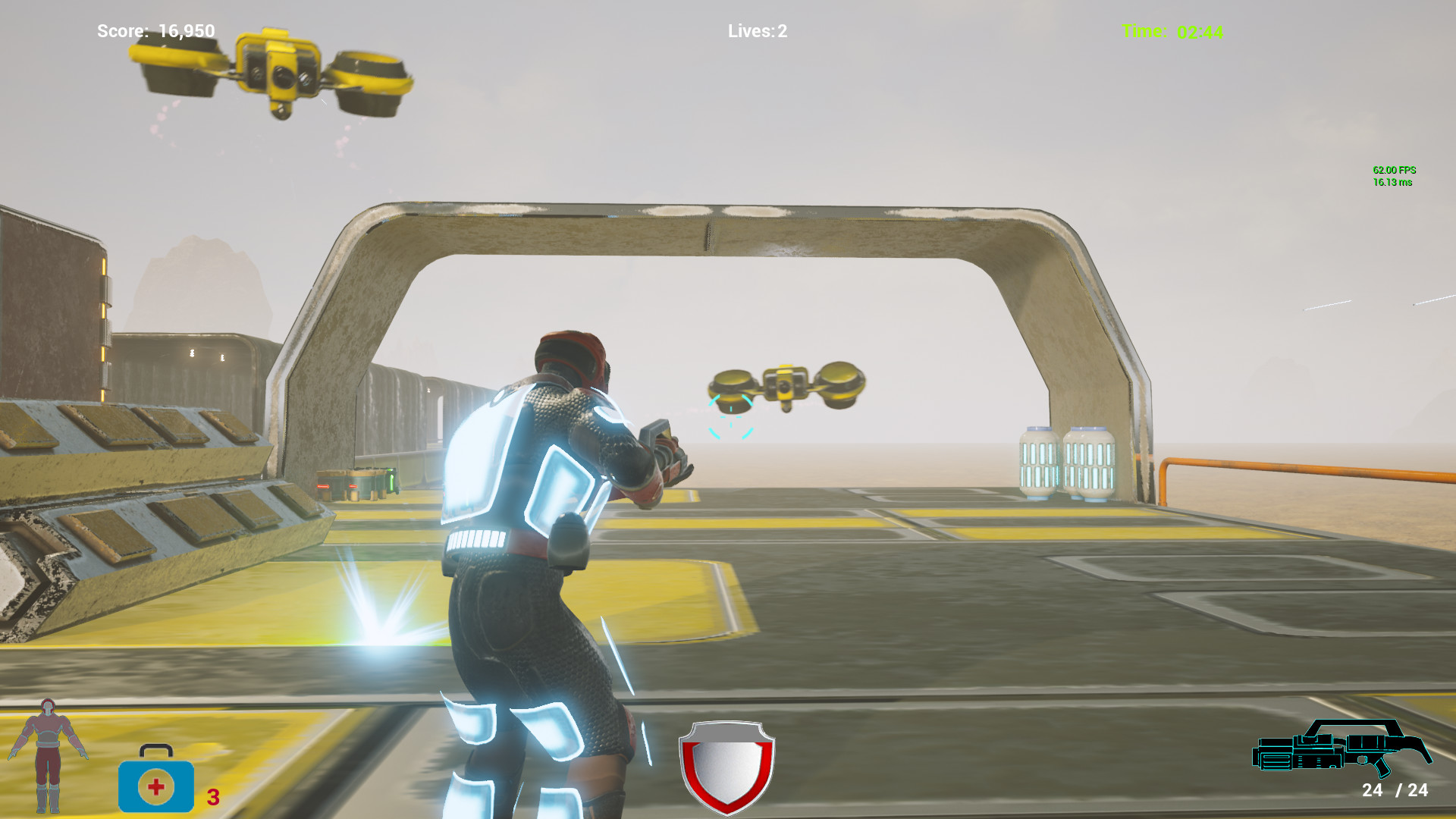Click the health kit icon
Image resolution: width=1456 pixels, height=819 pixels.
155,786
